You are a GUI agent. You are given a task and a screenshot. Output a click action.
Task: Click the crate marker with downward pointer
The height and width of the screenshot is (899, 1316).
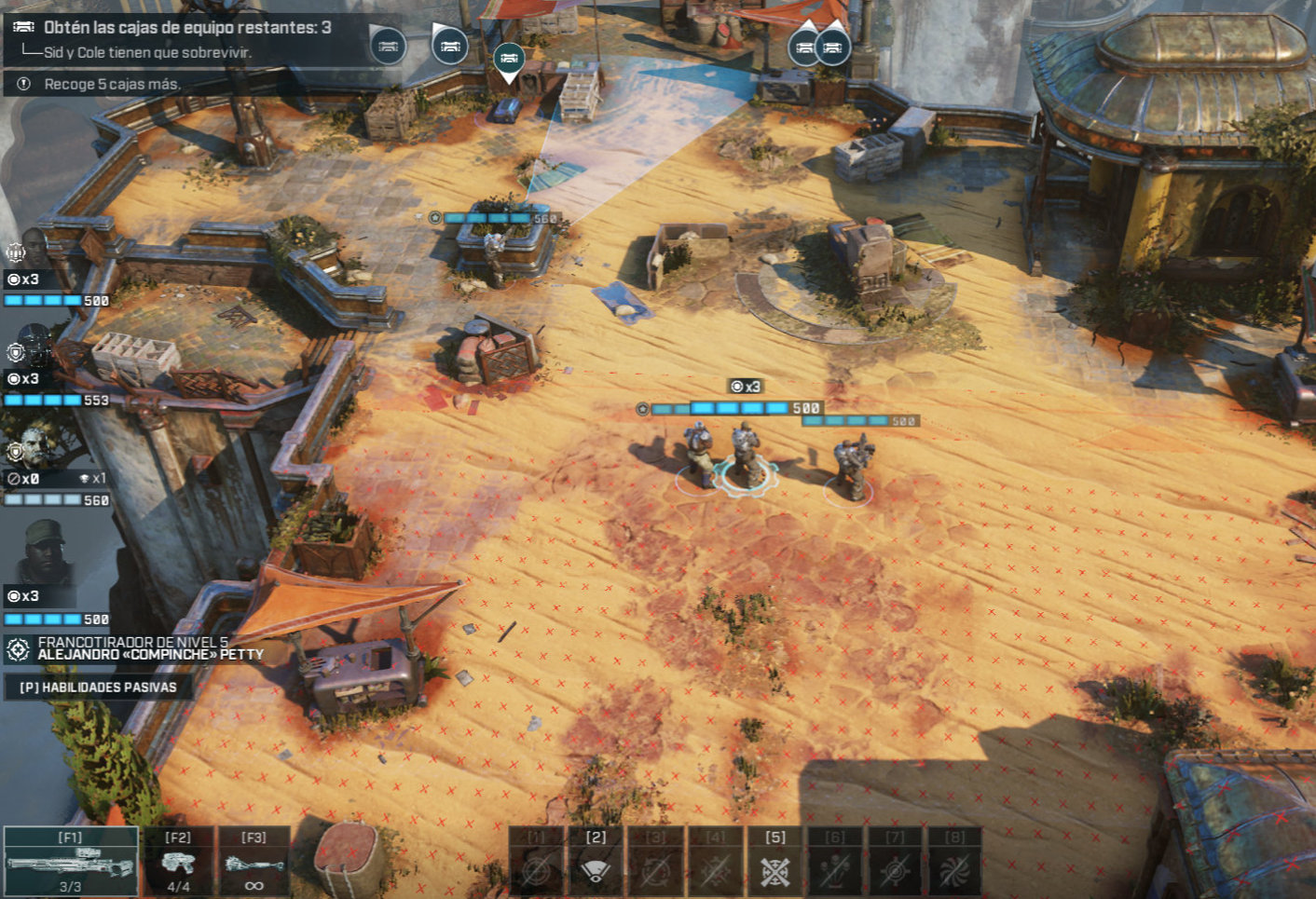point(508,60)
